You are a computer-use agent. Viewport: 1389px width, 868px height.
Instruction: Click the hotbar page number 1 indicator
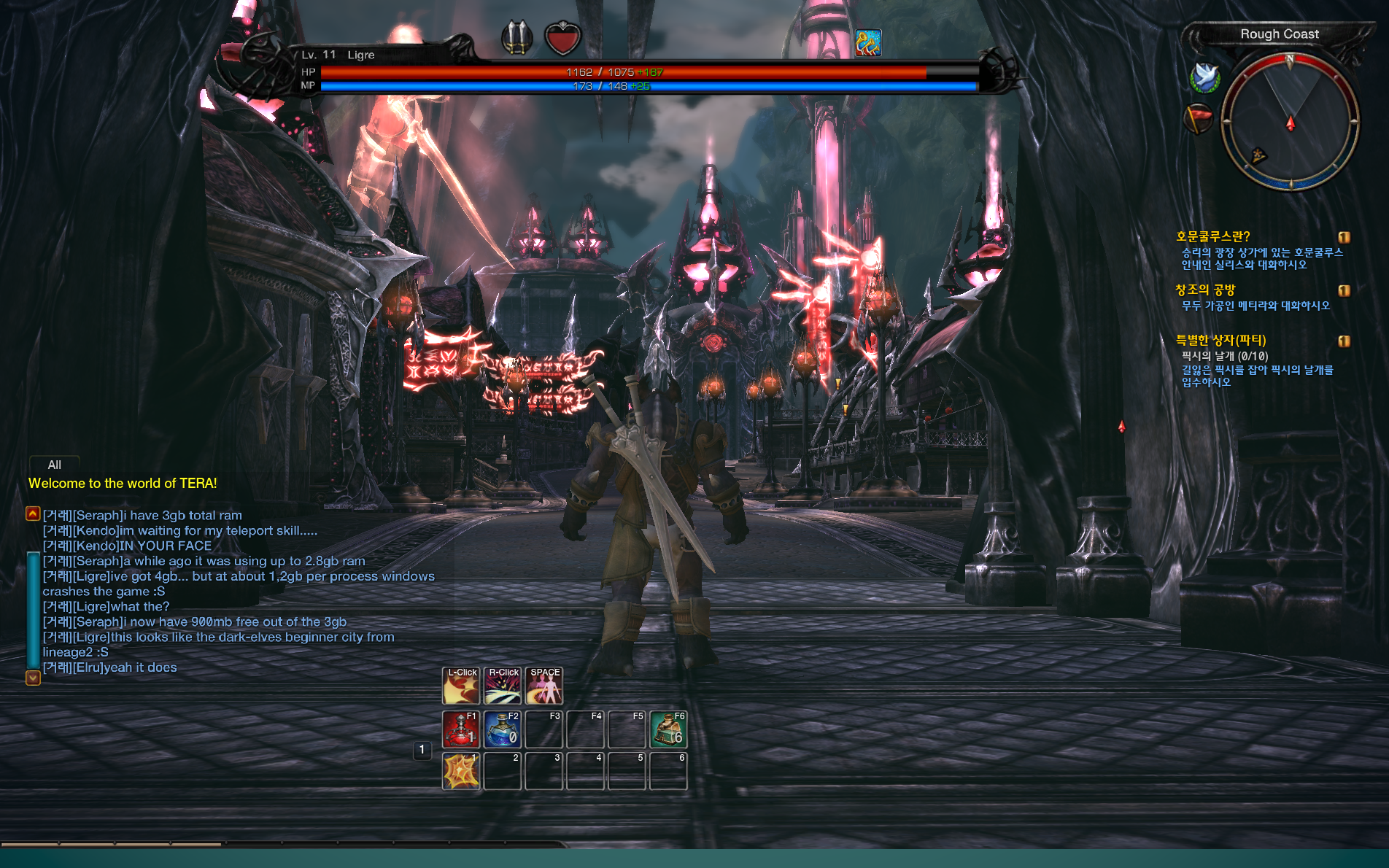tap(422, 749)
